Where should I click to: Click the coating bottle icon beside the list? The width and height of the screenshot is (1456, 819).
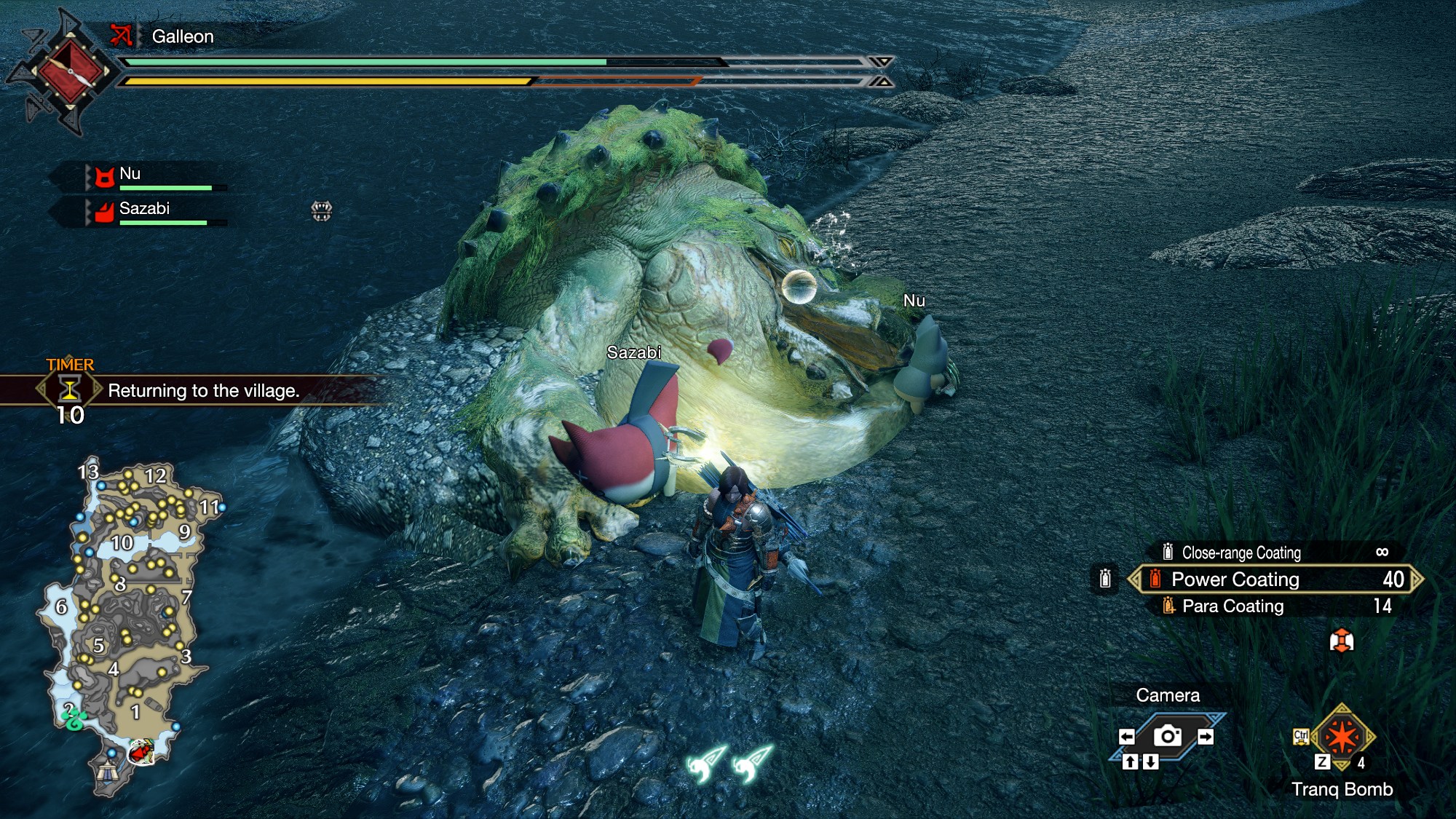(1105, 579)
